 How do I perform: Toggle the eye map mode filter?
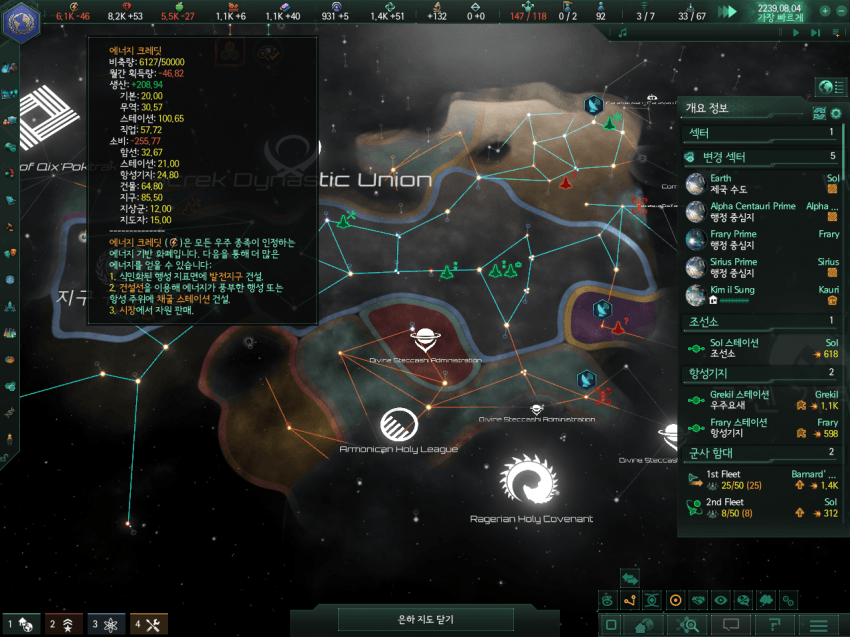(720, 600)
